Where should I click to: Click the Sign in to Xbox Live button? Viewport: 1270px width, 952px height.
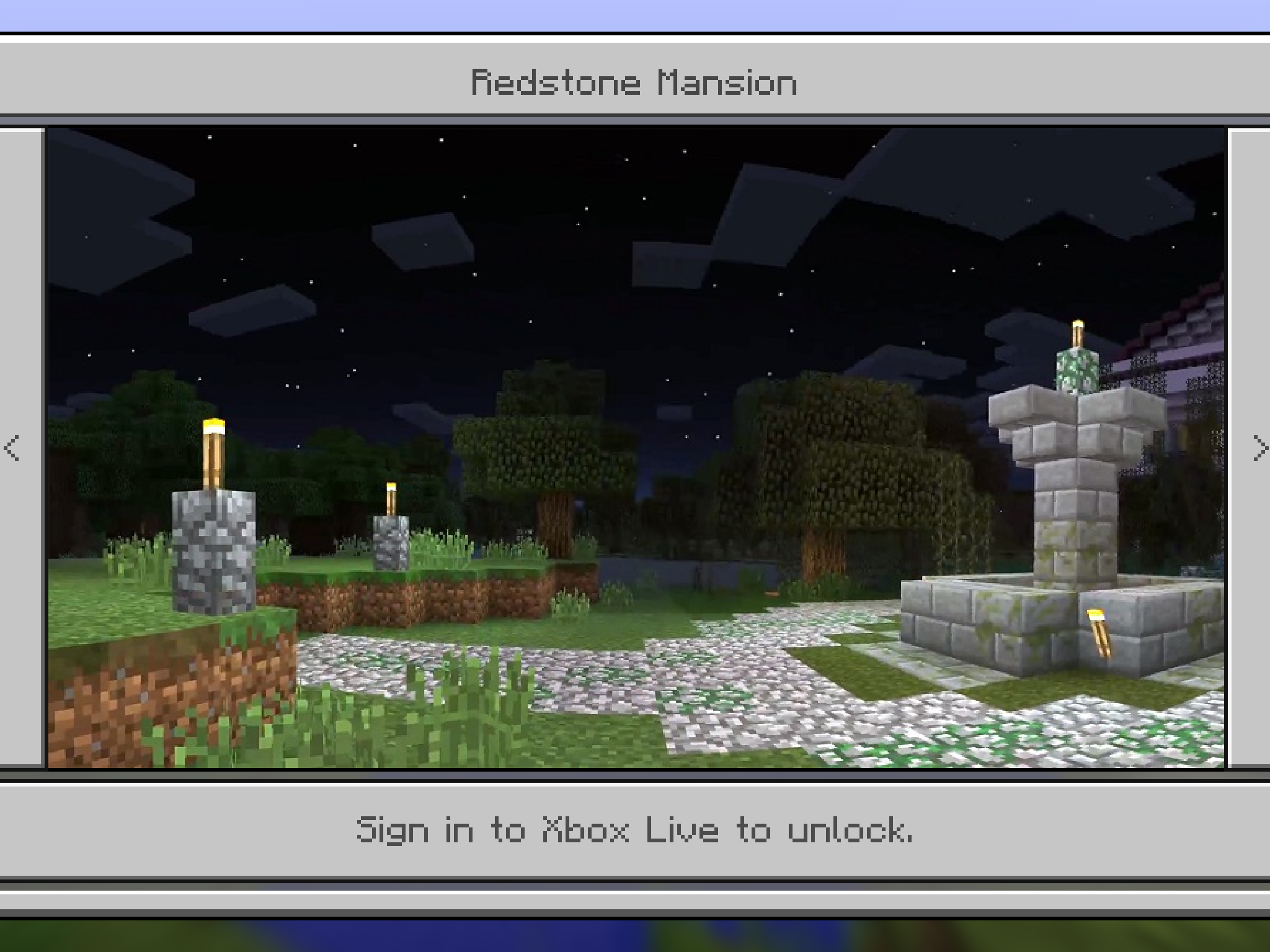click(x=635, y=830)
